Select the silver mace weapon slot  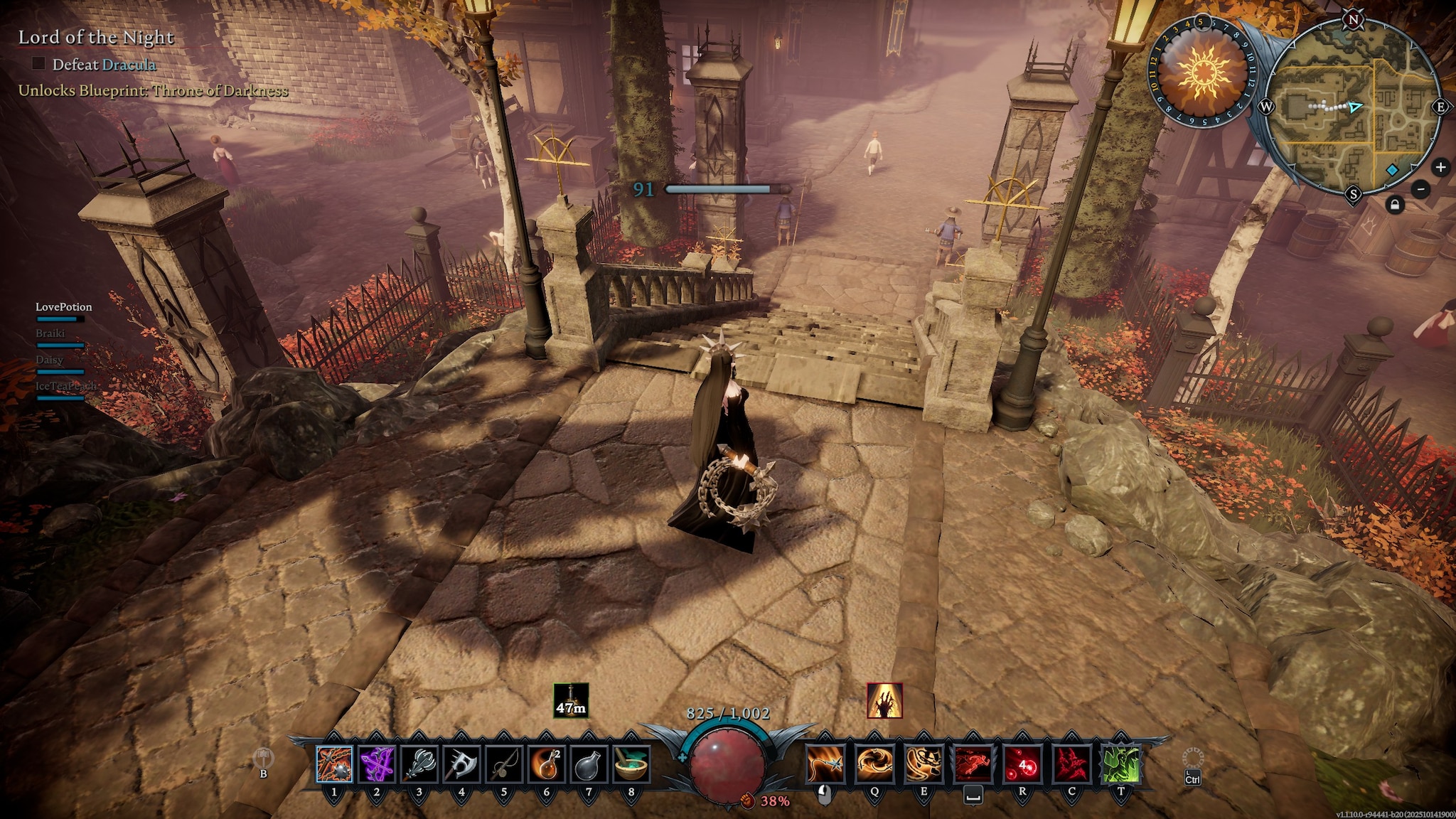click(x=419, y=764)
